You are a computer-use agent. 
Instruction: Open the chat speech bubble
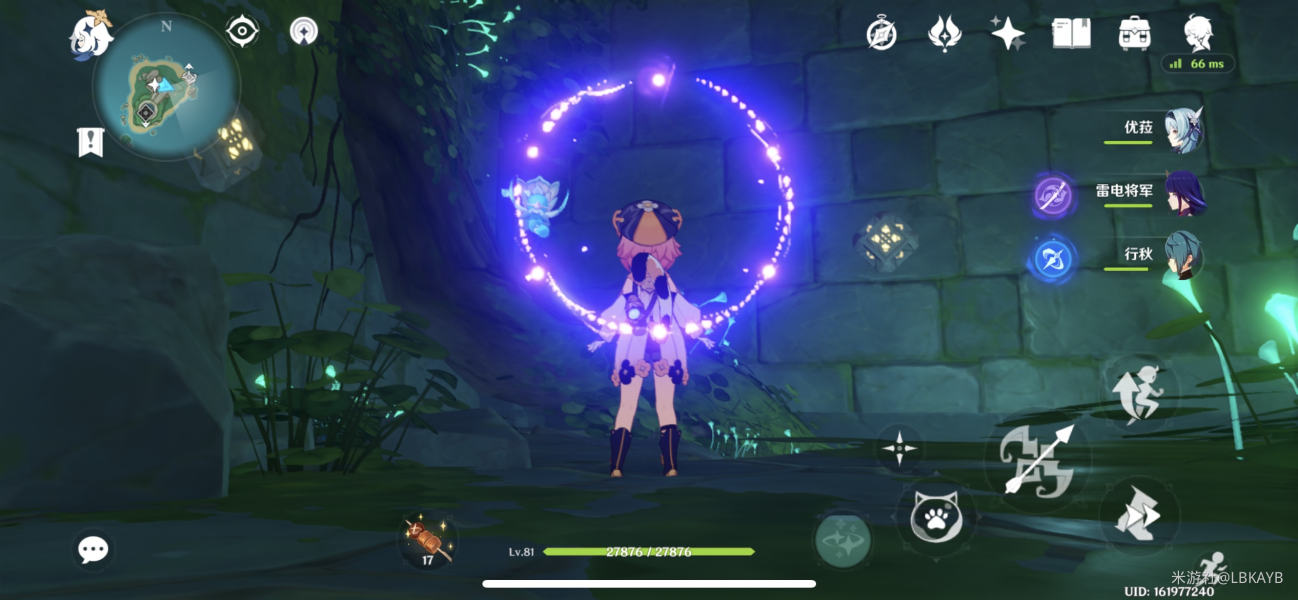[93, 549]
